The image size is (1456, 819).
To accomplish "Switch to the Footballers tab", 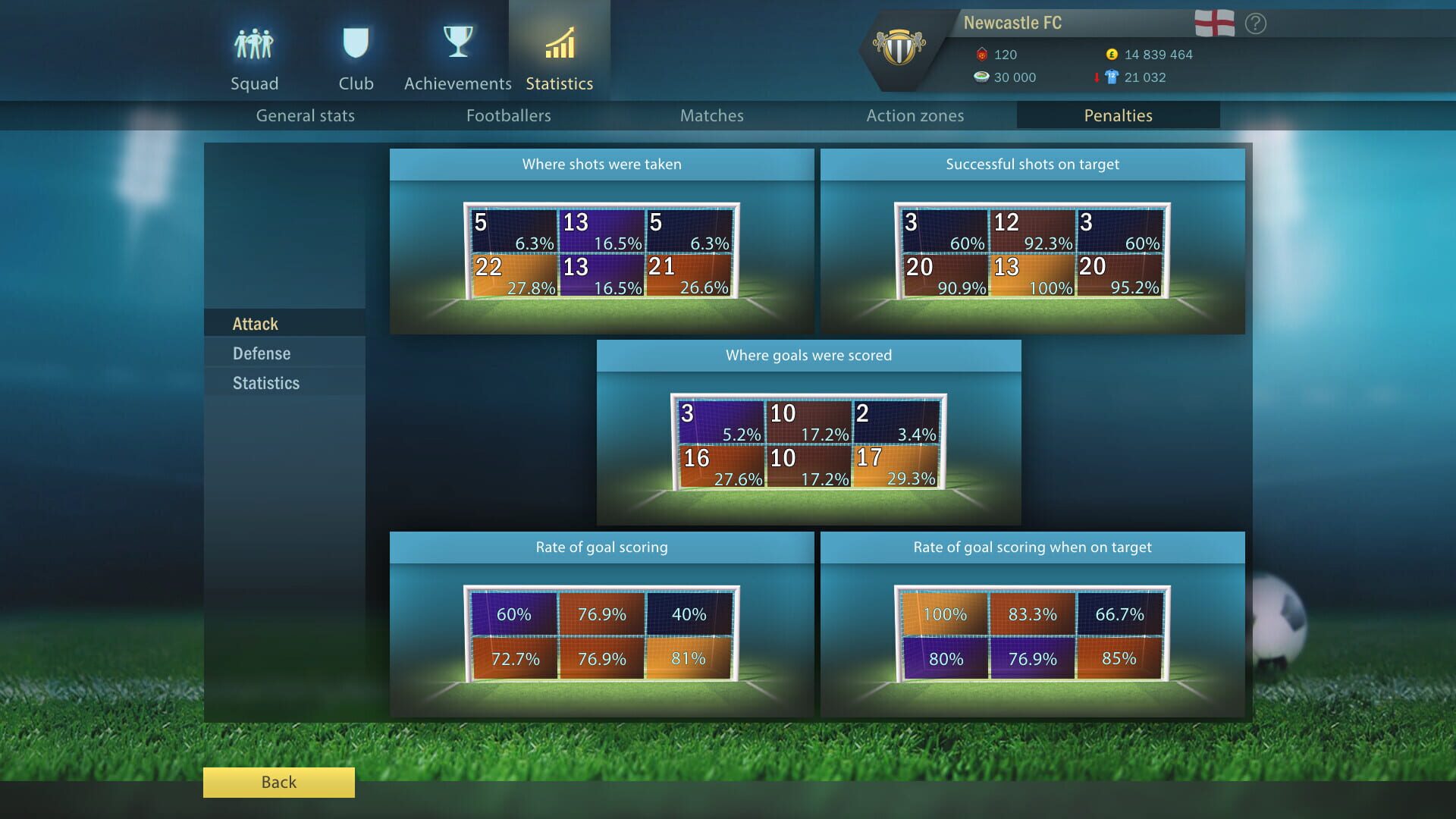I will click(x=509, y=115).
